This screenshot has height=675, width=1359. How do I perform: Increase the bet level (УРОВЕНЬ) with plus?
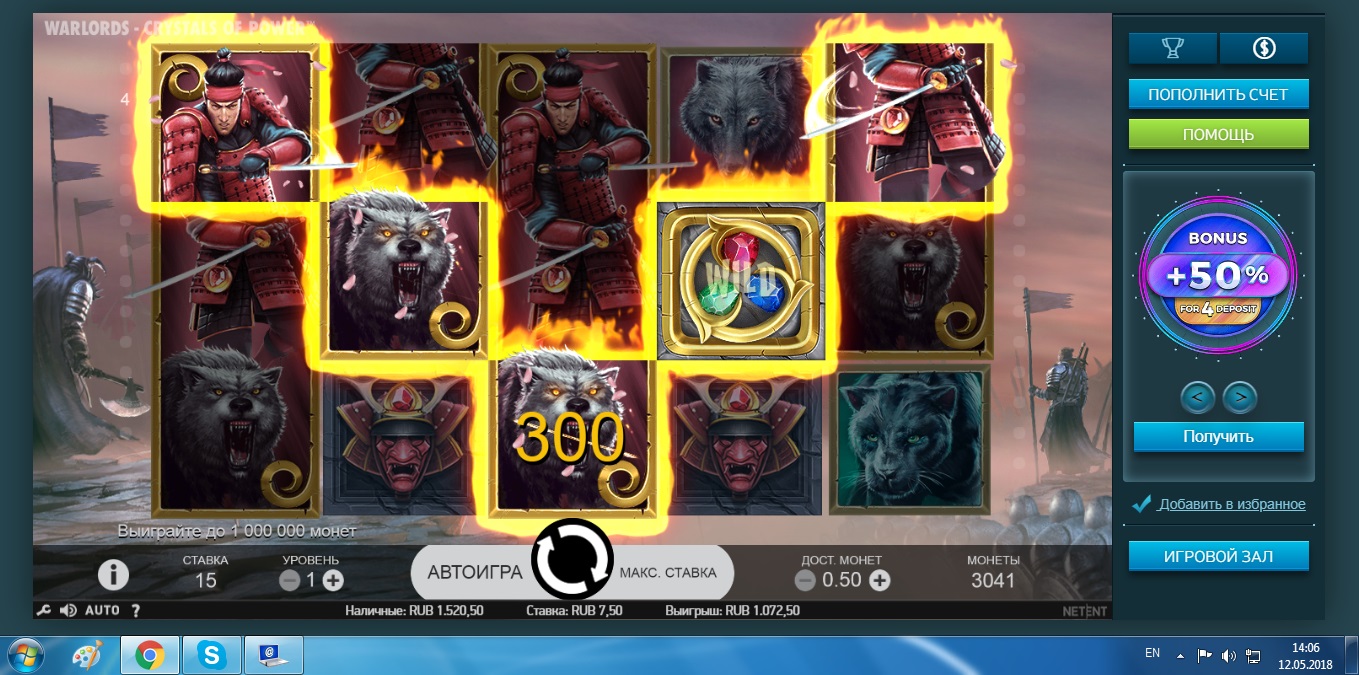click(x=333, y=580)
